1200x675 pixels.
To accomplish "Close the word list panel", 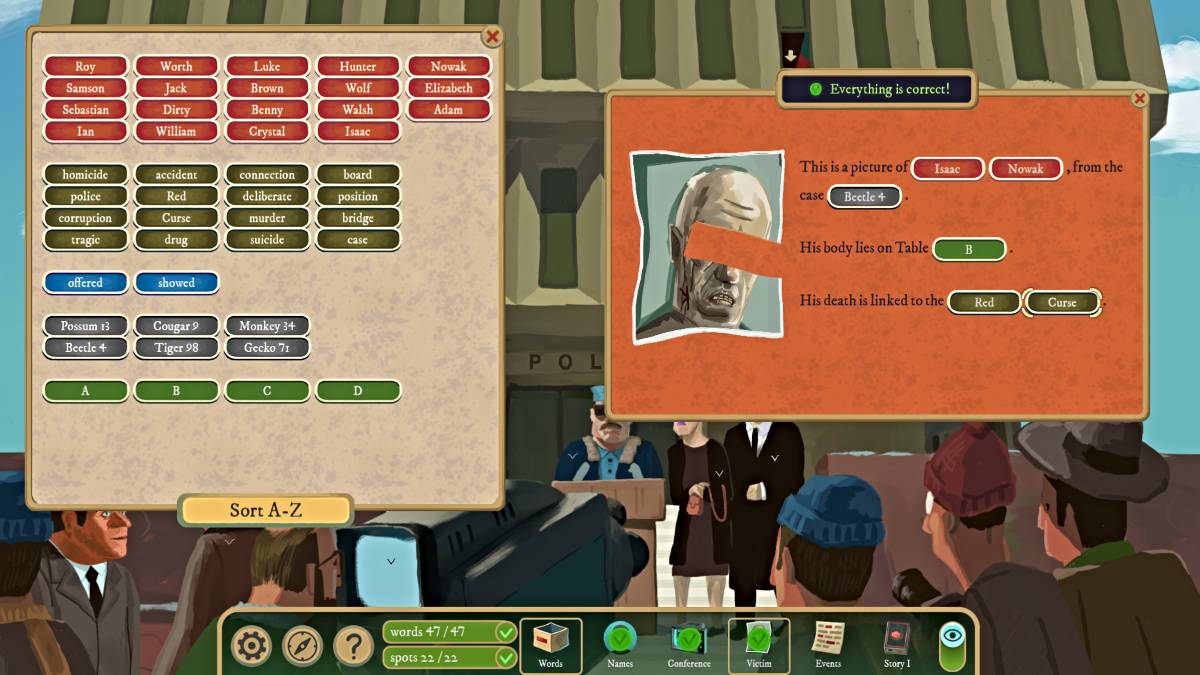I will click(x=492, y=37).
